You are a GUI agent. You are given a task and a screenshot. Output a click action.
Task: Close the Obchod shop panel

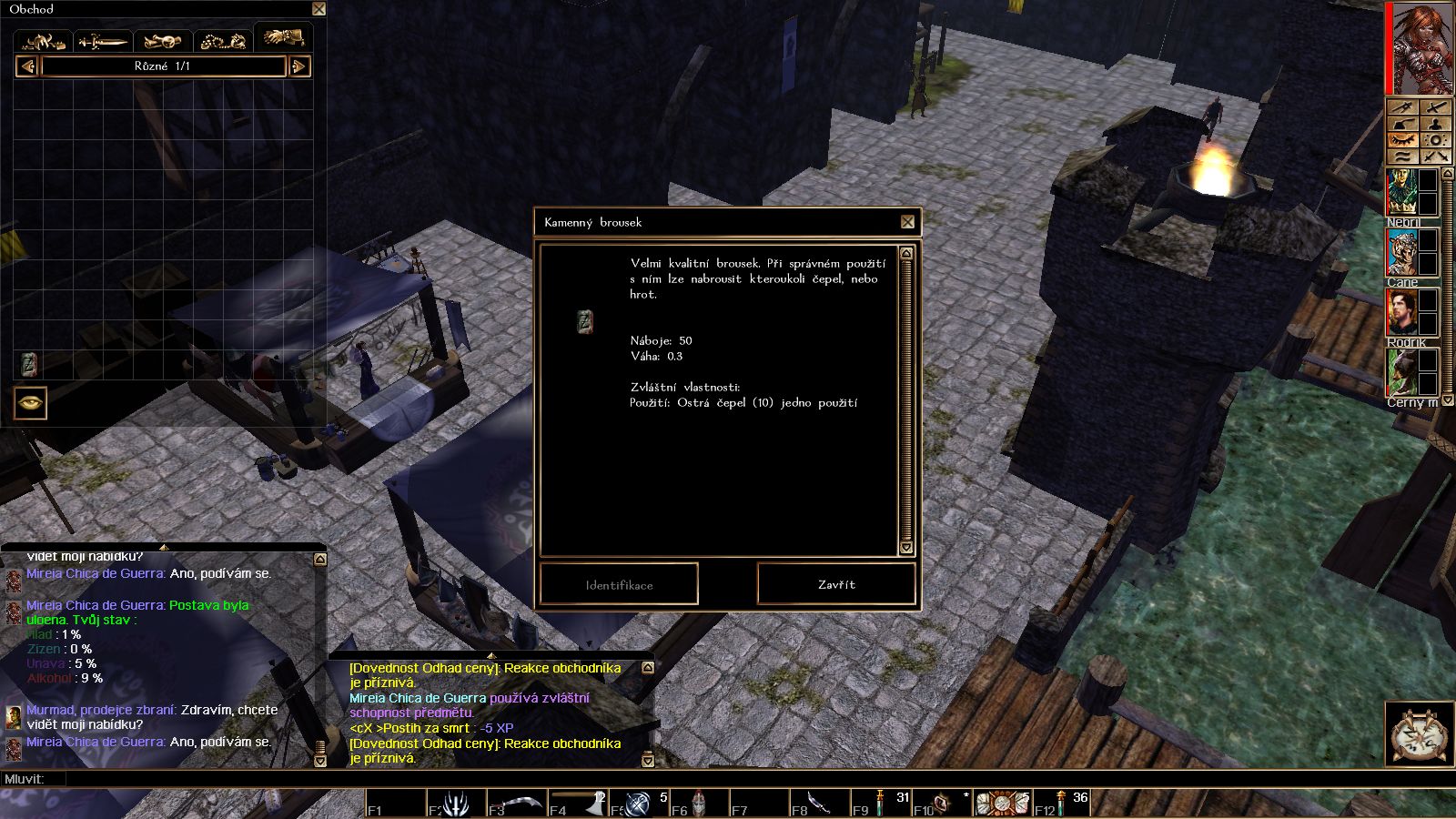(318, 9)
